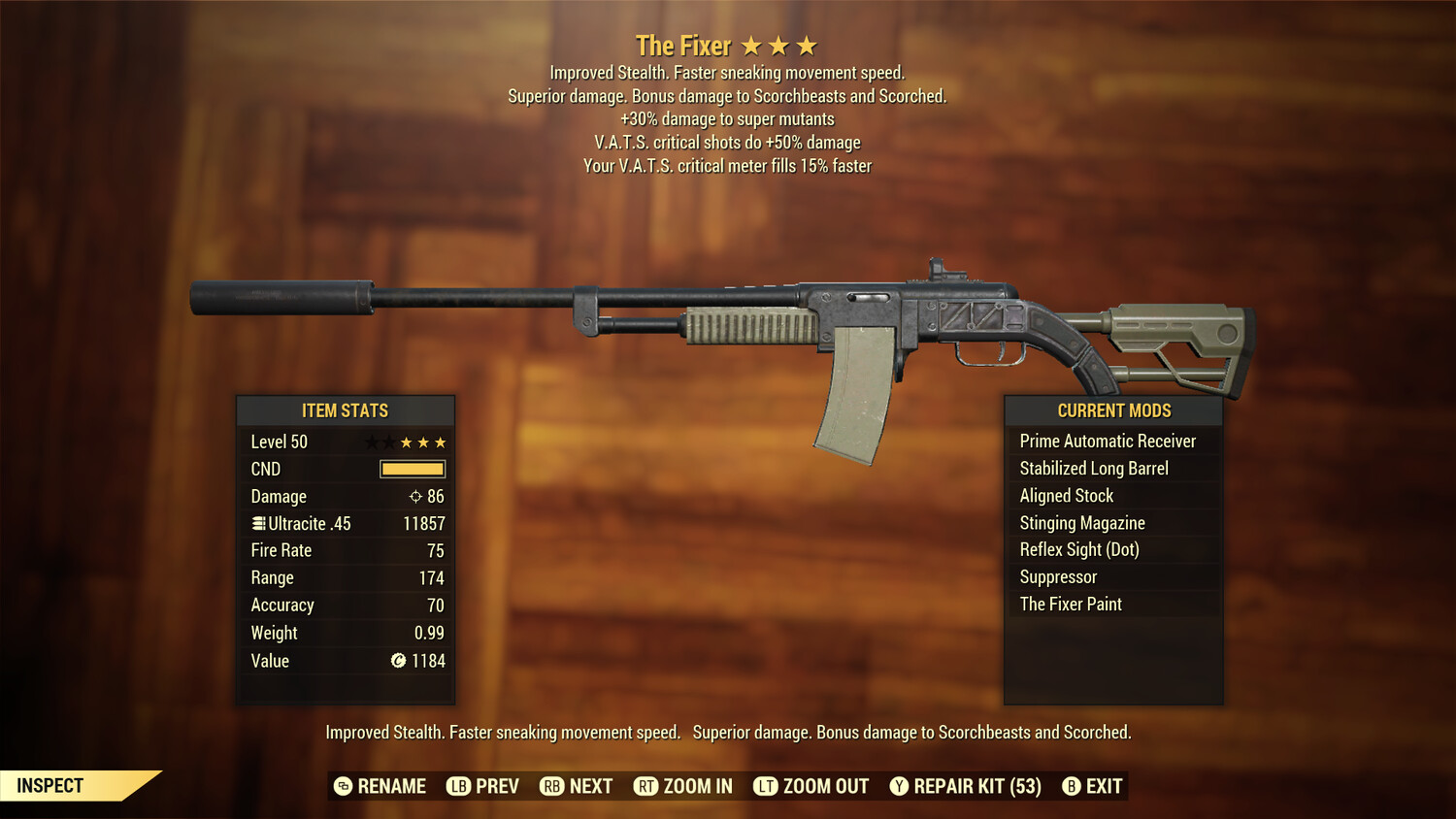Activate Zoom In on the weapon
1456x819 pixels.
tap(683, 786)
